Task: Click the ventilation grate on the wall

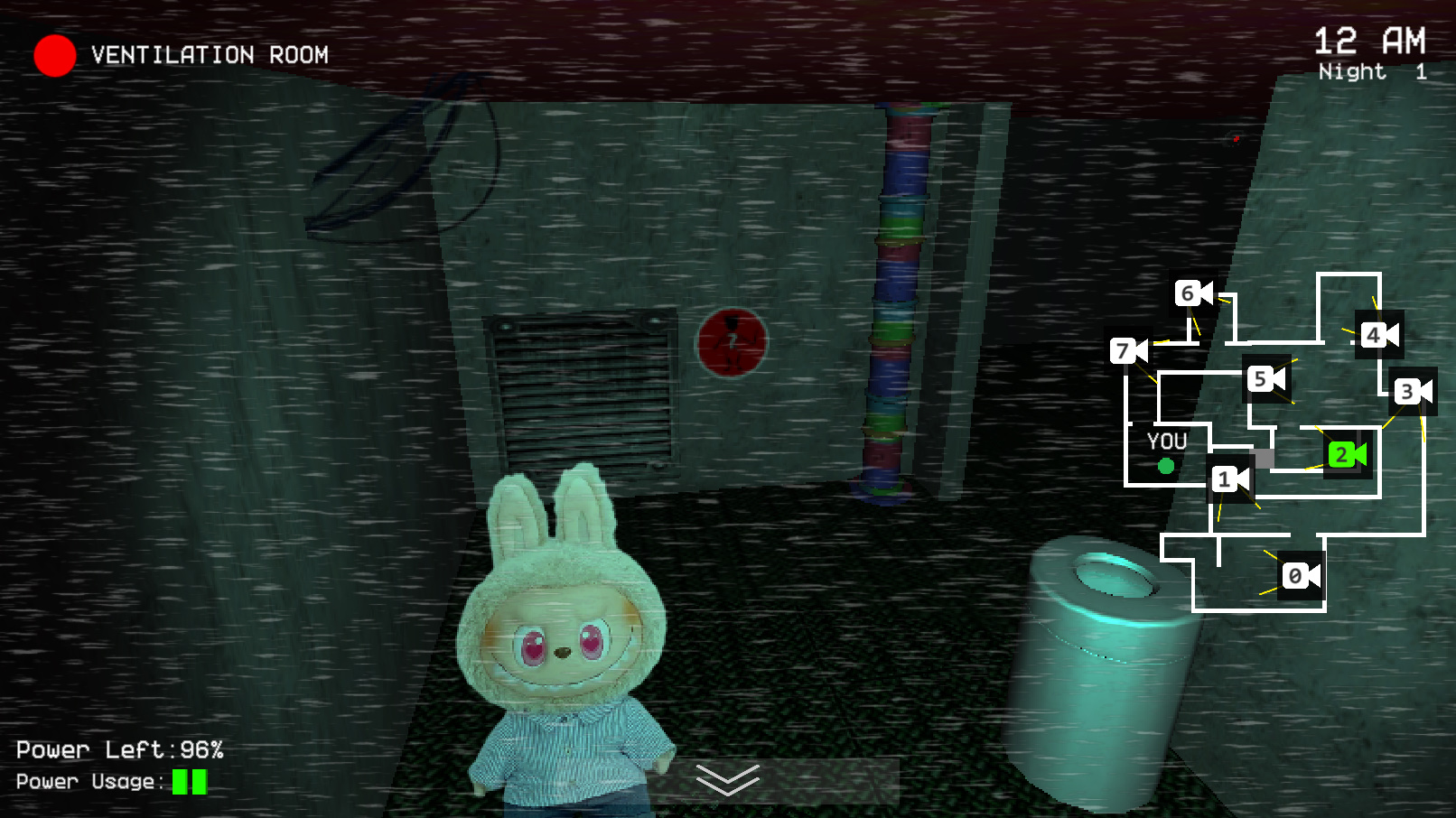Action: point(583,390)
